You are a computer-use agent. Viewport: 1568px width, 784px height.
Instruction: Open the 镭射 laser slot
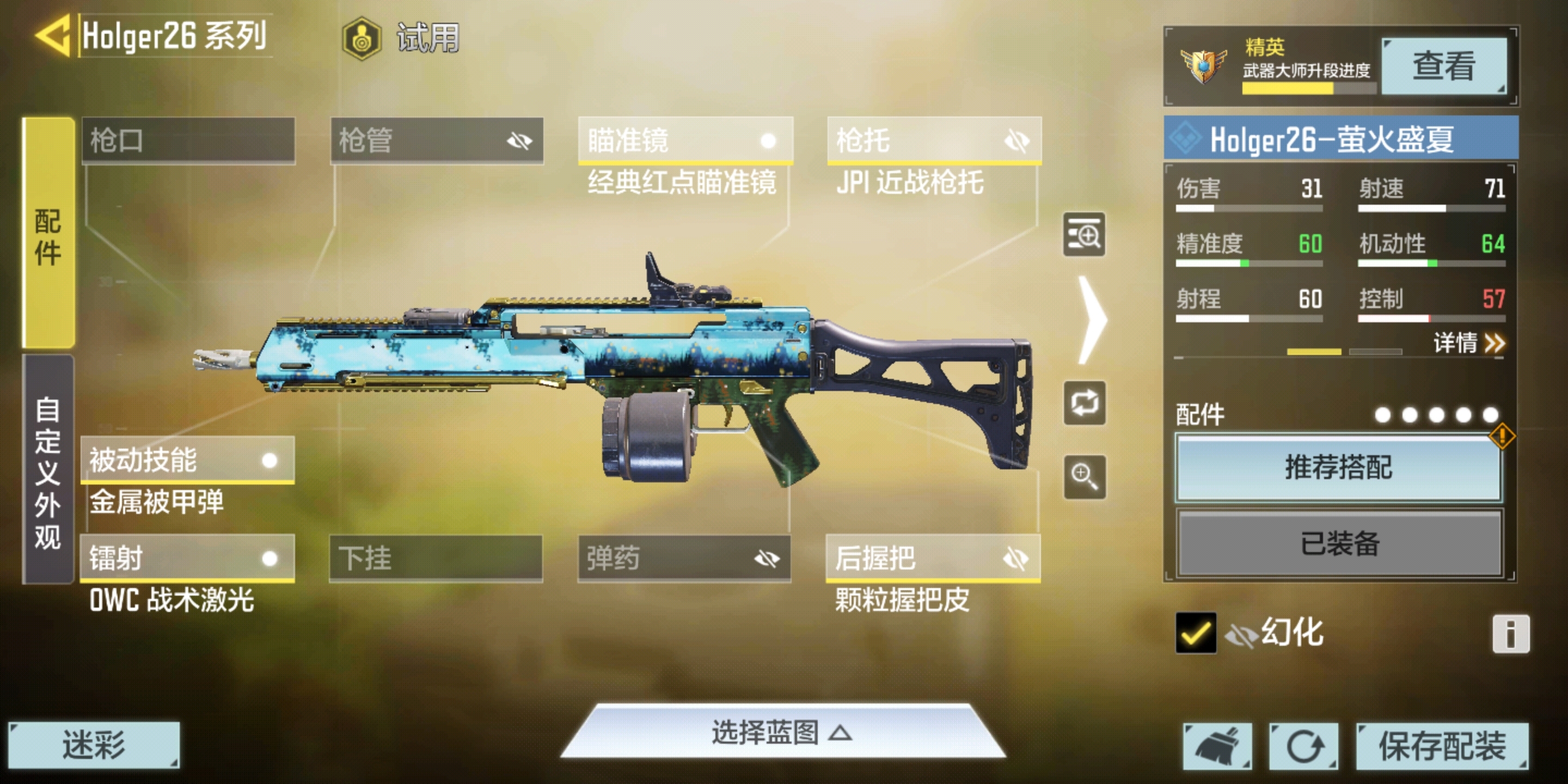187,558
